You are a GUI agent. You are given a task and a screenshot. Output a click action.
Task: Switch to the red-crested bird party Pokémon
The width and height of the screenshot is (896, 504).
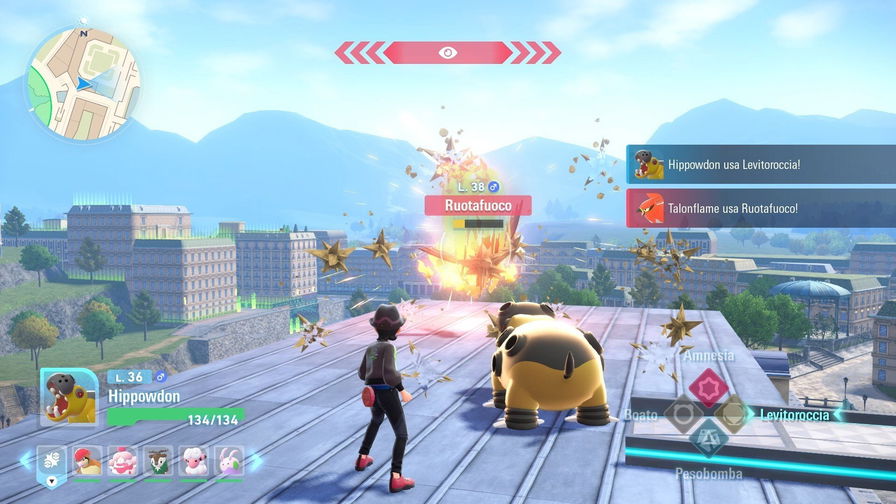87,460
